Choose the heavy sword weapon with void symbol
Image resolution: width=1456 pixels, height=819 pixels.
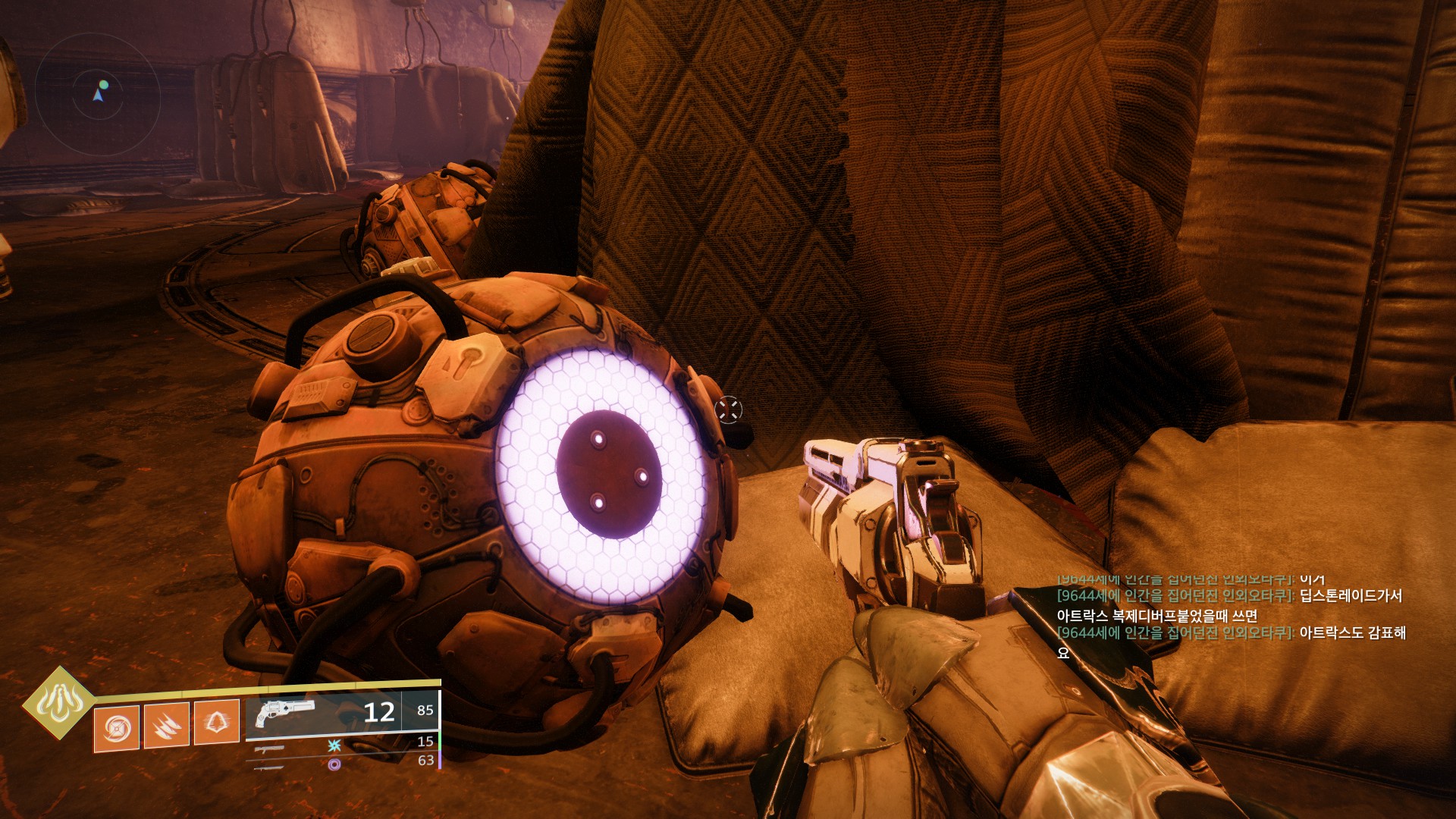[x=270, y=767]
